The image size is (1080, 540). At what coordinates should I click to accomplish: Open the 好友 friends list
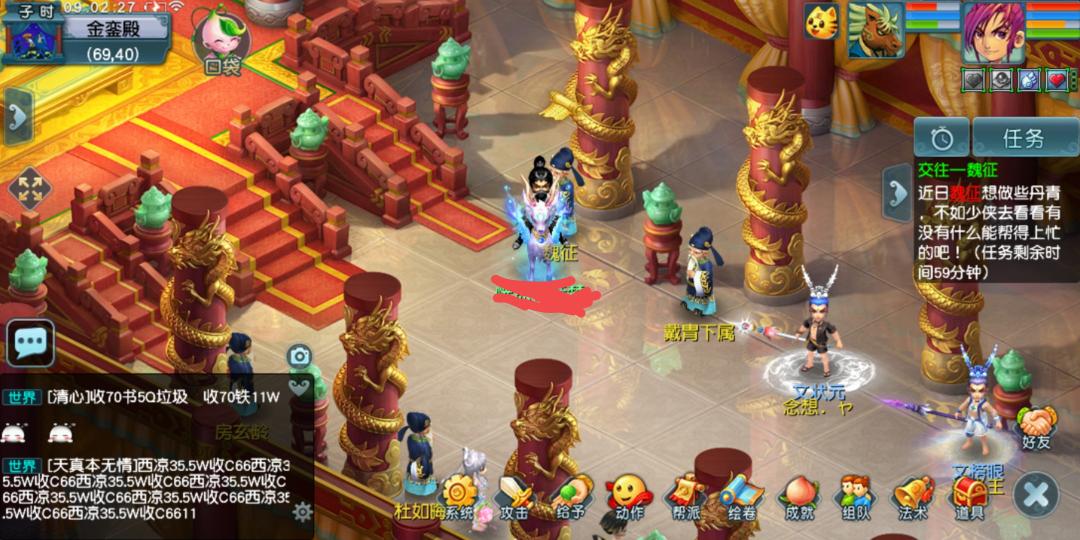pos(1036,427)
